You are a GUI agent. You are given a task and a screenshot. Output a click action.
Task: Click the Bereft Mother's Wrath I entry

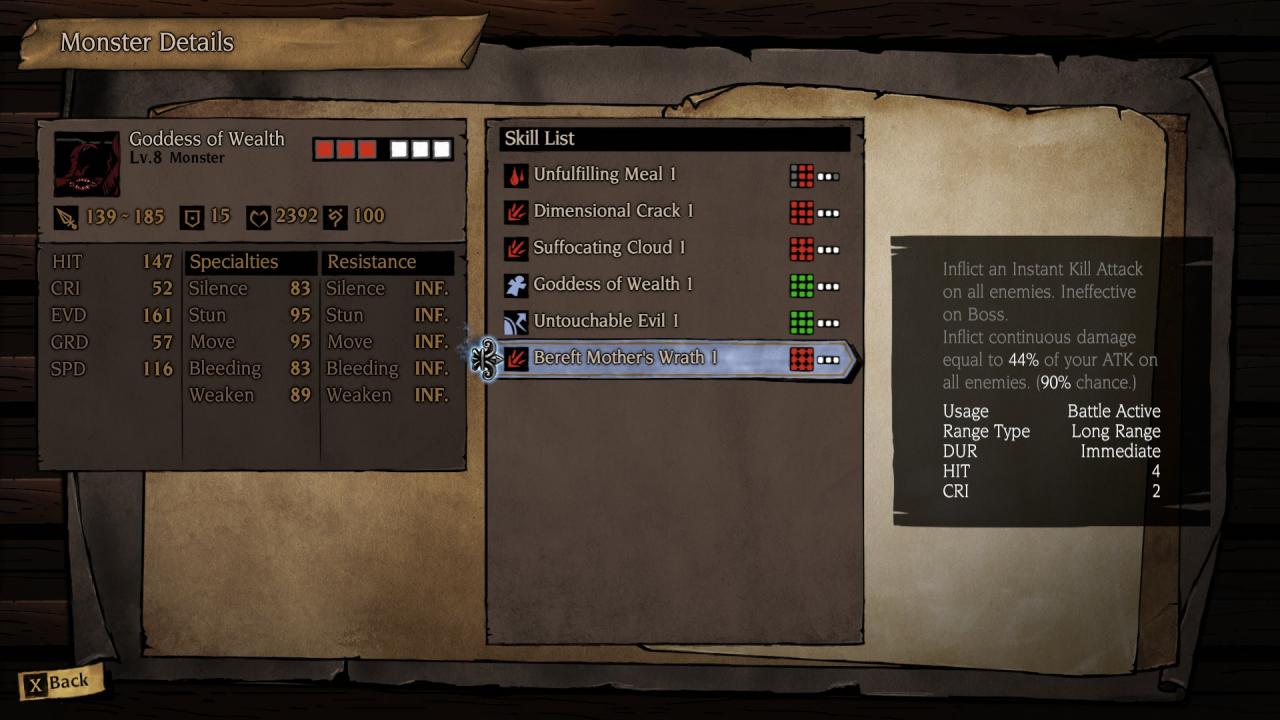click(625, 358)
